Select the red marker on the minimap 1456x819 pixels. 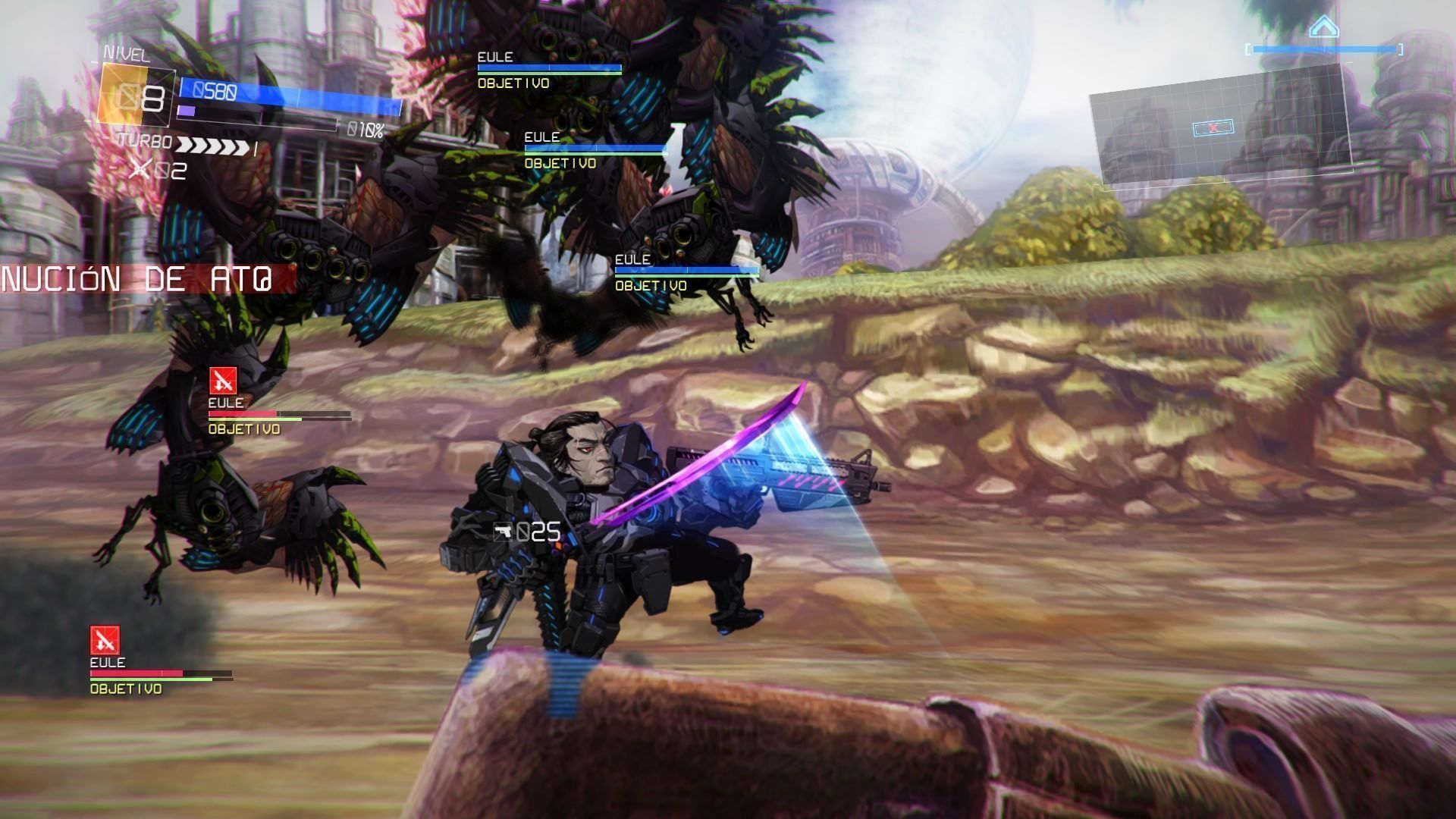1213,128
